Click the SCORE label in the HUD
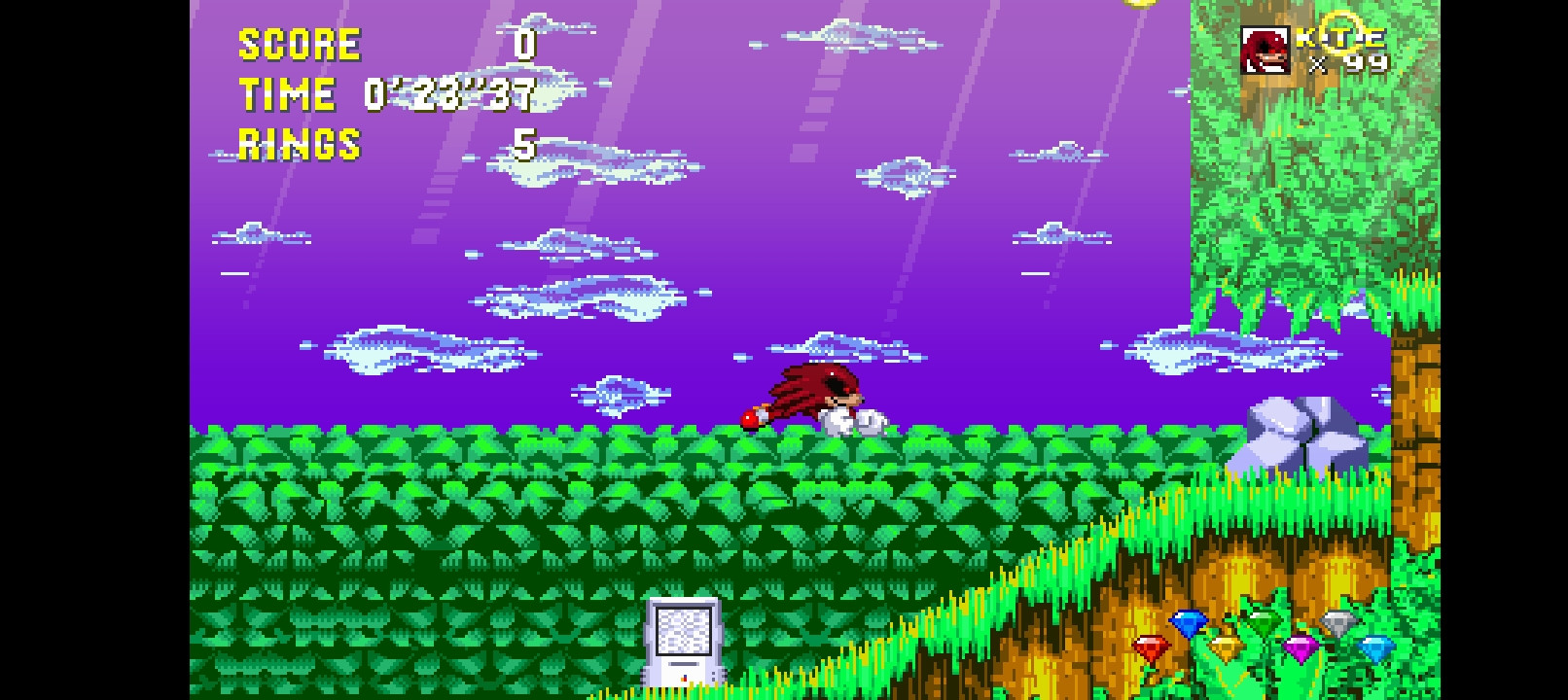The height and width of the screenshot is (700, 1568). coord(300,42)
